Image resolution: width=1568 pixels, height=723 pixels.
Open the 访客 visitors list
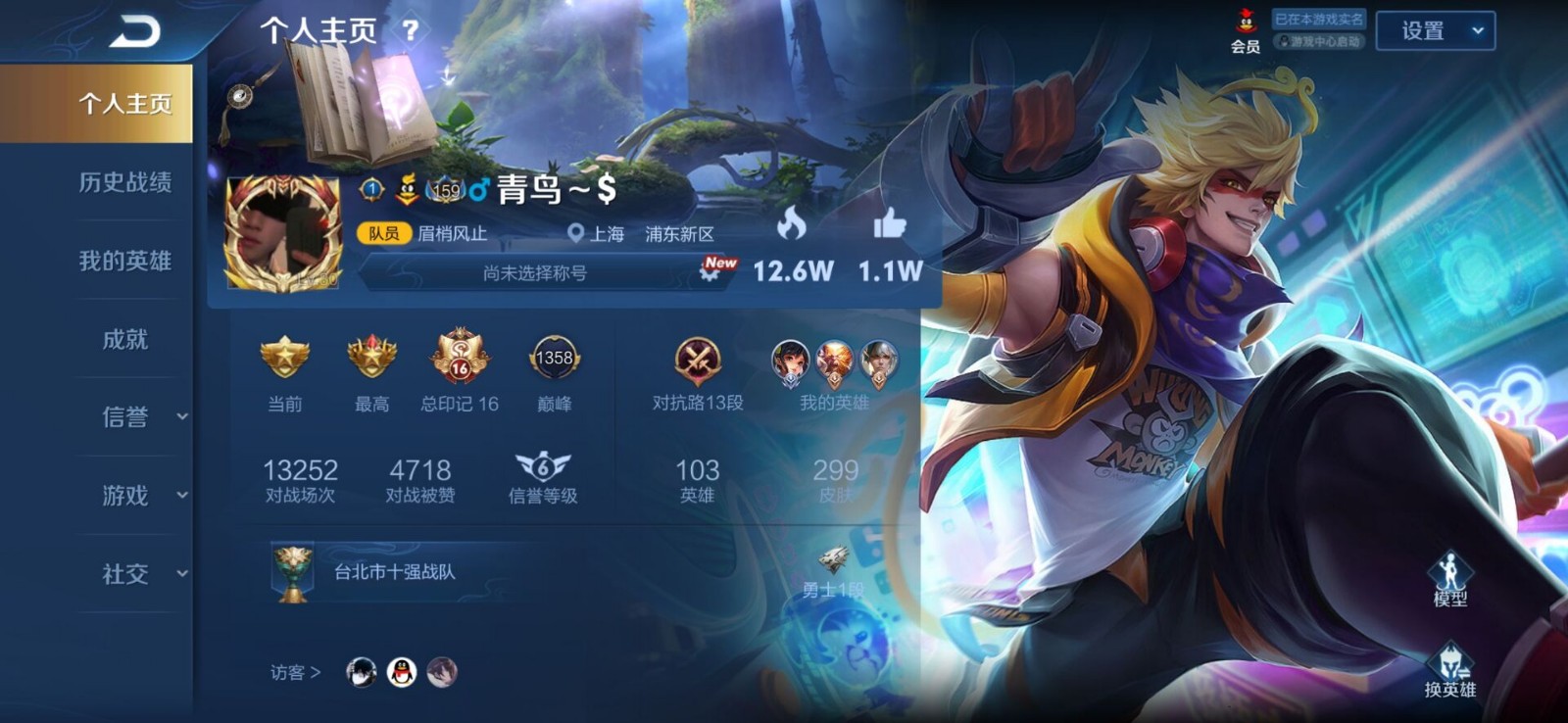pyautogui.click(x=295, y=672)
